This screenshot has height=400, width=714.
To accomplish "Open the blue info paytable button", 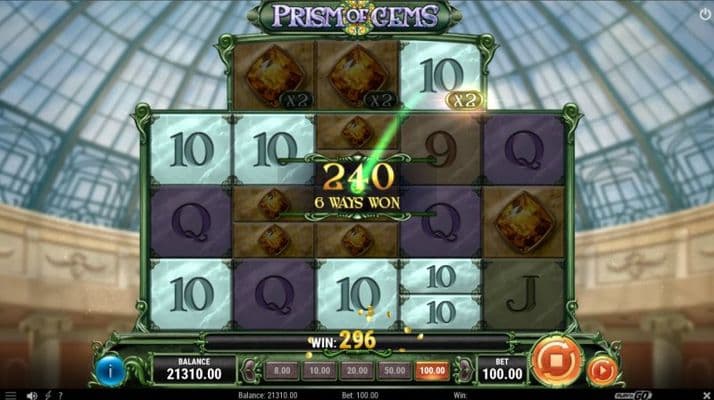I will [110, 370].
